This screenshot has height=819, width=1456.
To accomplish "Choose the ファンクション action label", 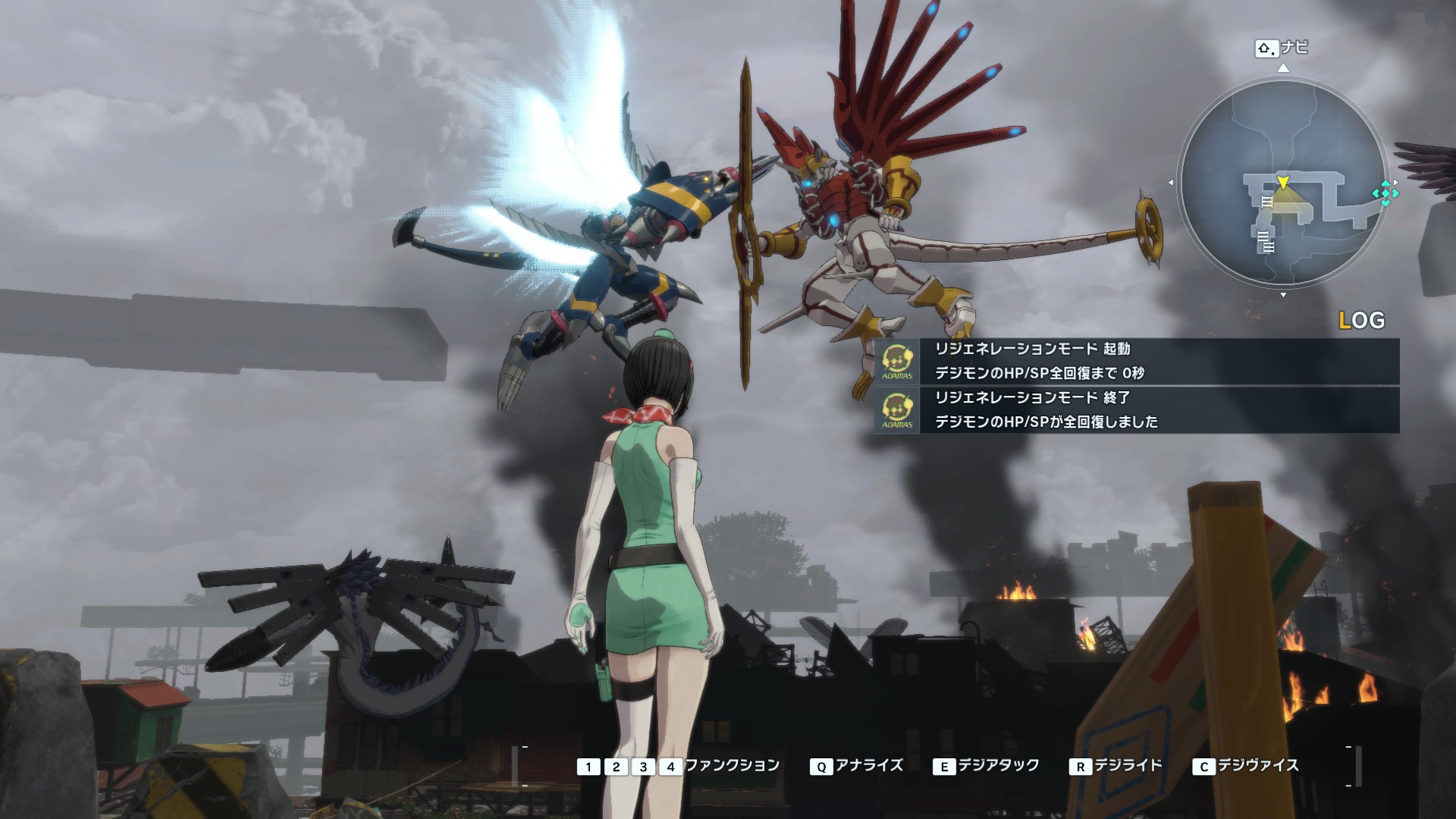I will 732,766.
